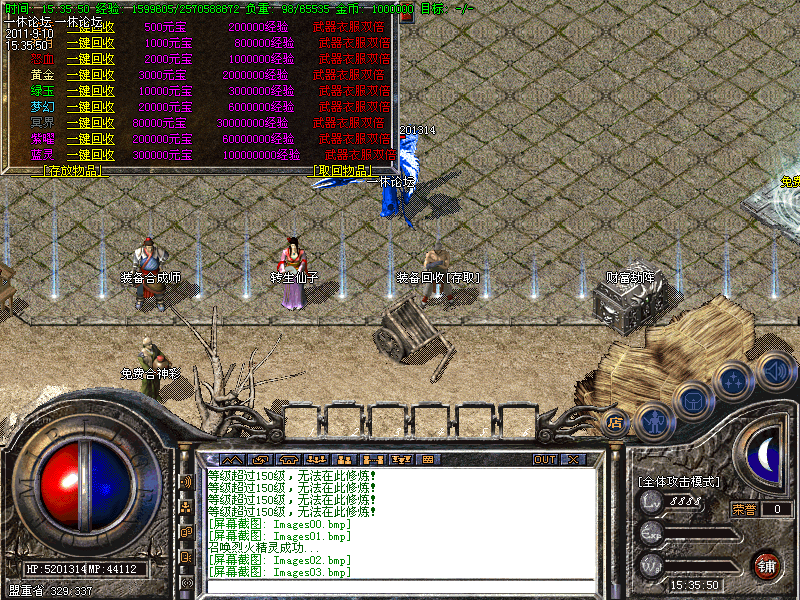The image size is (800, 600).
Task: Recycle 蓝灵 equipment via 一键回收
Action: tap(90, 155)
